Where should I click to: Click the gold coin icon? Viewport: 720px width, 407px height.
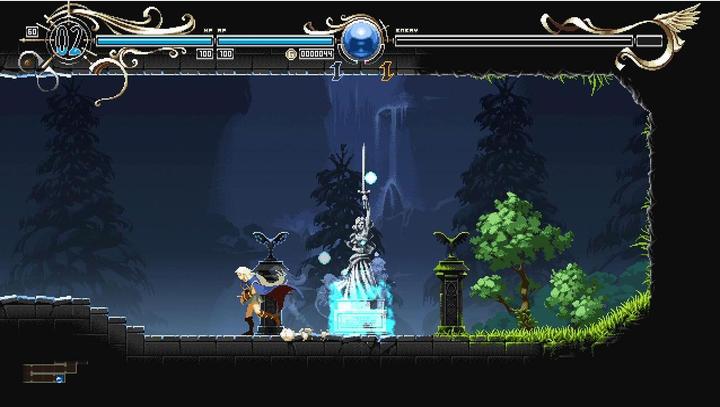(x=291, y=54)
